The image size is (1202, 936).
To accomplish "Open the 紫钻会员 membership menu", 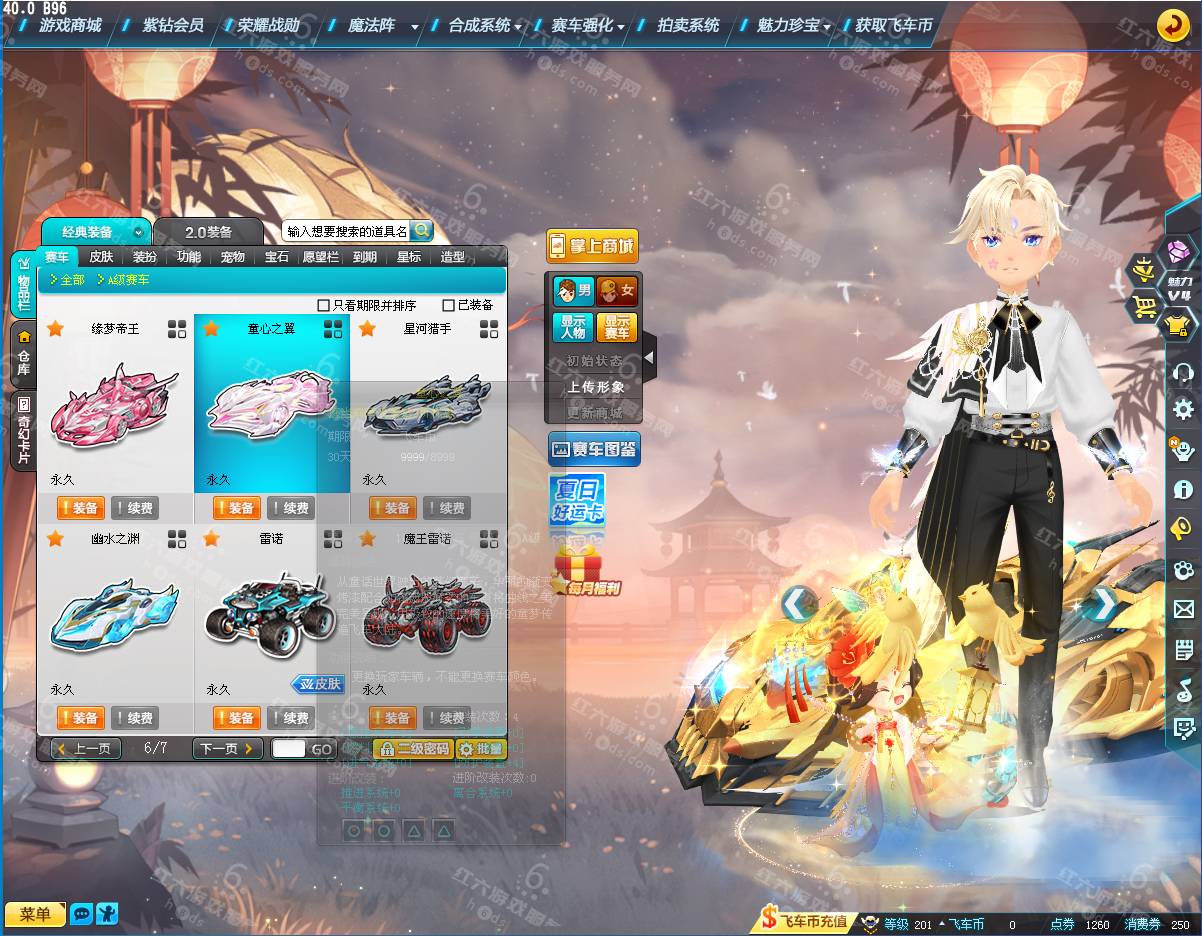I will coord(172,25).
